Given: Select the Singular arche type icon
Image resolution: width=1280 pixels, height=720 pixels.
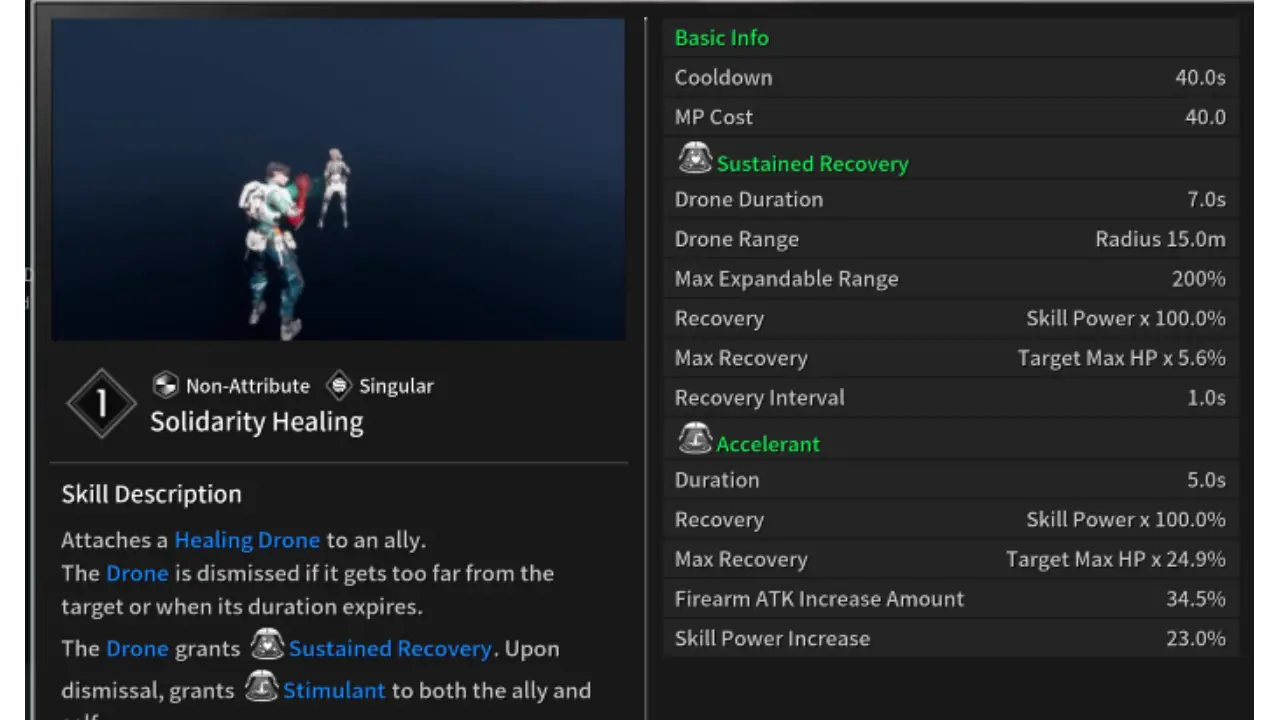Looking at the screenshot, I should pos(339,385).
